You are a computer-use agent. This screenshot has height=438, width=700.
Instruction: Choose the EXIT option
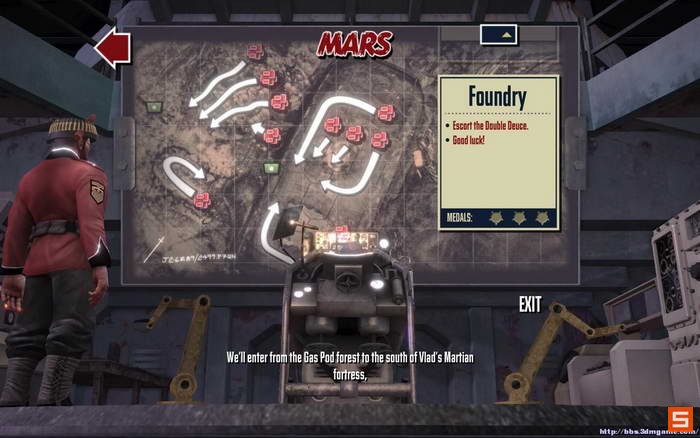530,305
